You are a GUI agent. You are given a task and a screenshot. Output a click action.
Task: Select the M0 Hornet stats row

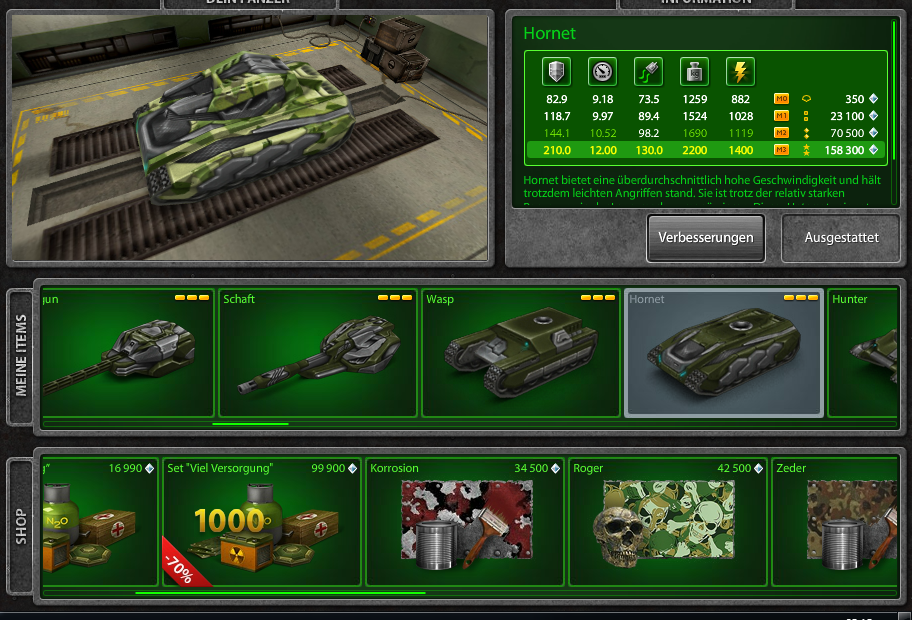[704, 99]
